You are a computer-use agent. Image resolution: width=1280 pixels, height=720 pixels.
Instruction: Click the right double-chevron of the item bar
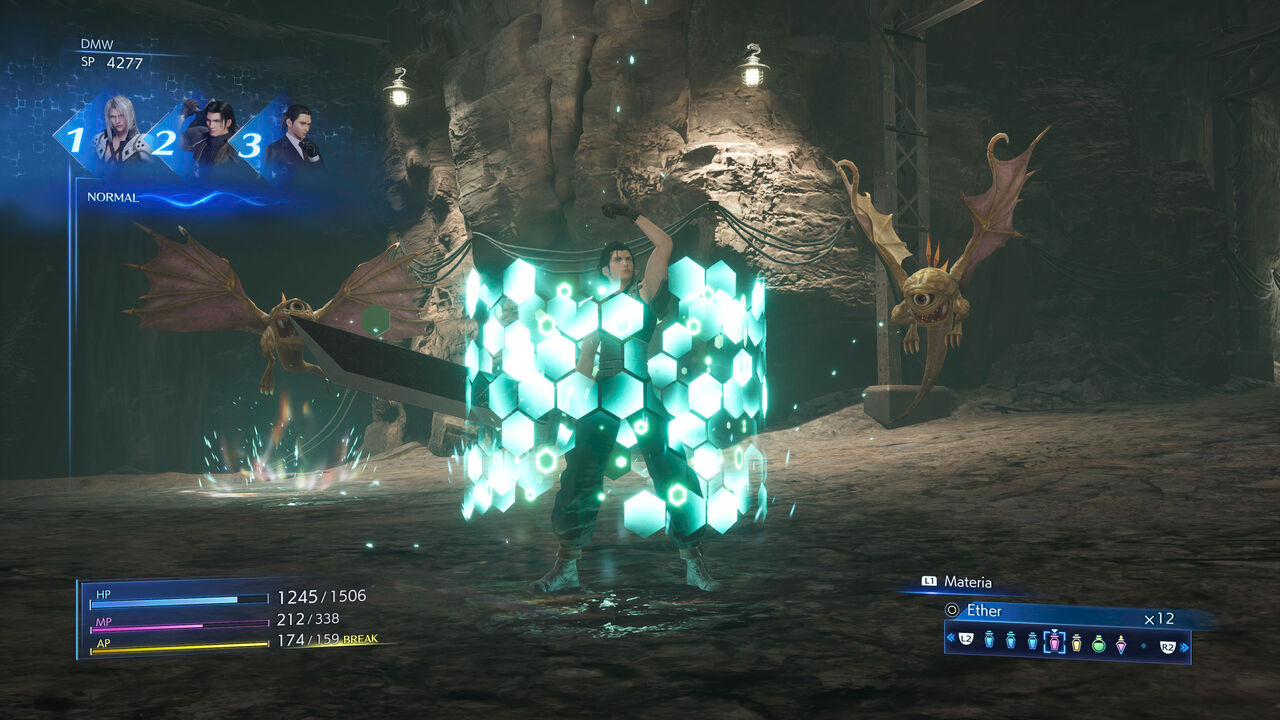1186,647
